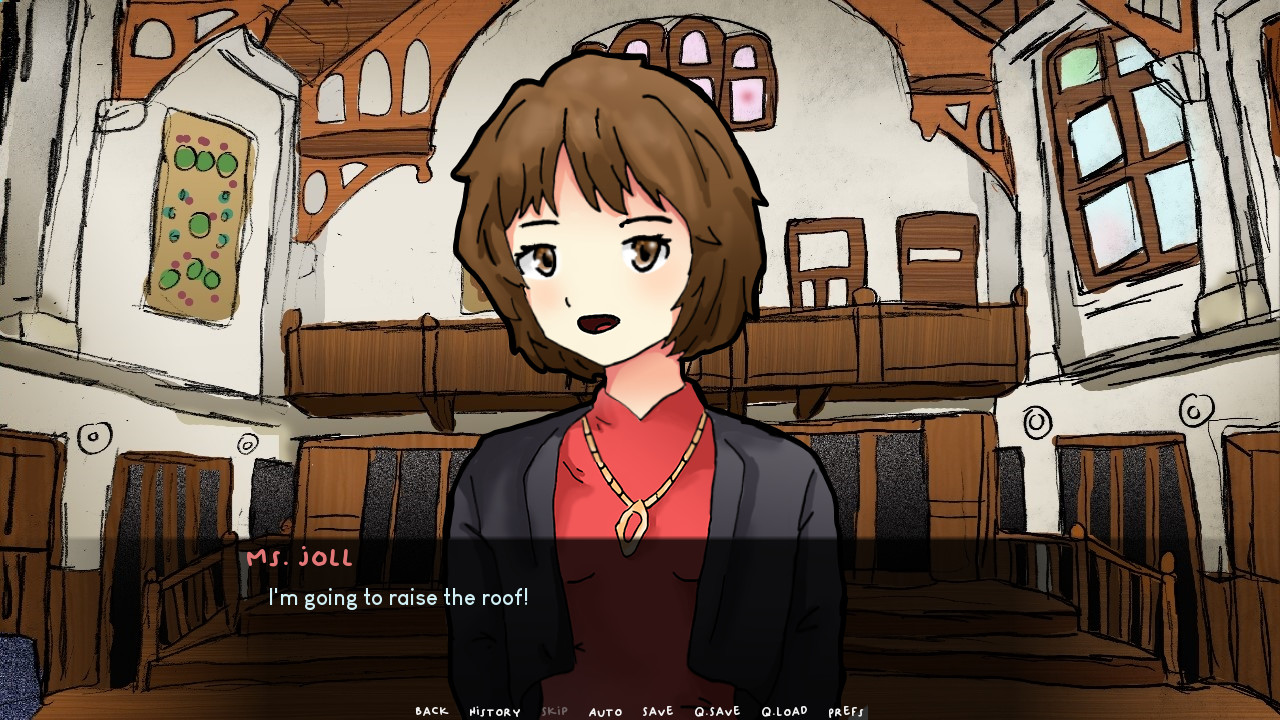Click PREFS to adjust game settings
Screen dimensions: 1280x720
846,712
